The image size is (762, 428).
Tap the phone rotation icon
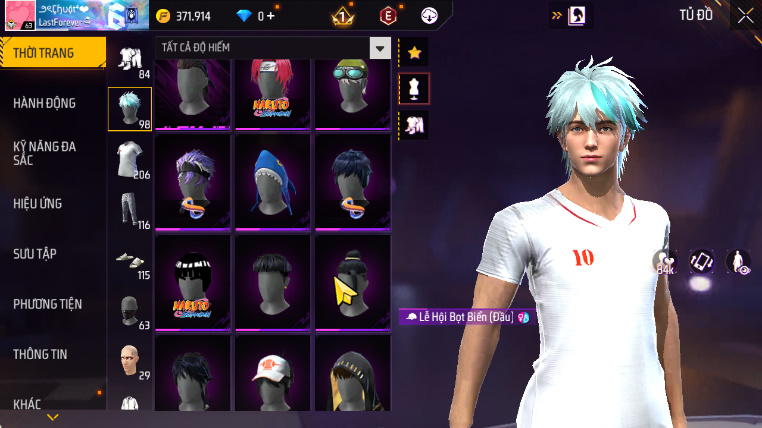tap(702, 262)
